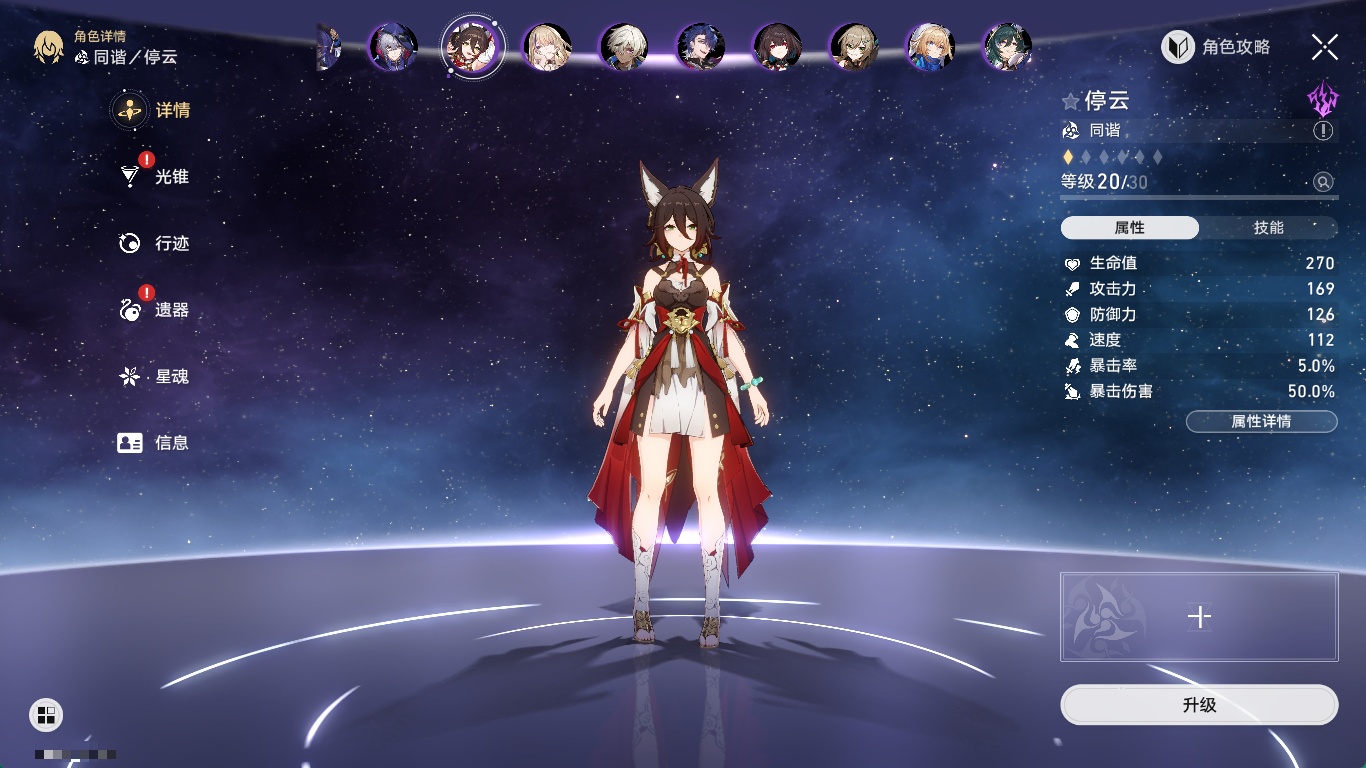
Task: Click the info icon beside 同谐 path
Action: [1323, 131]
